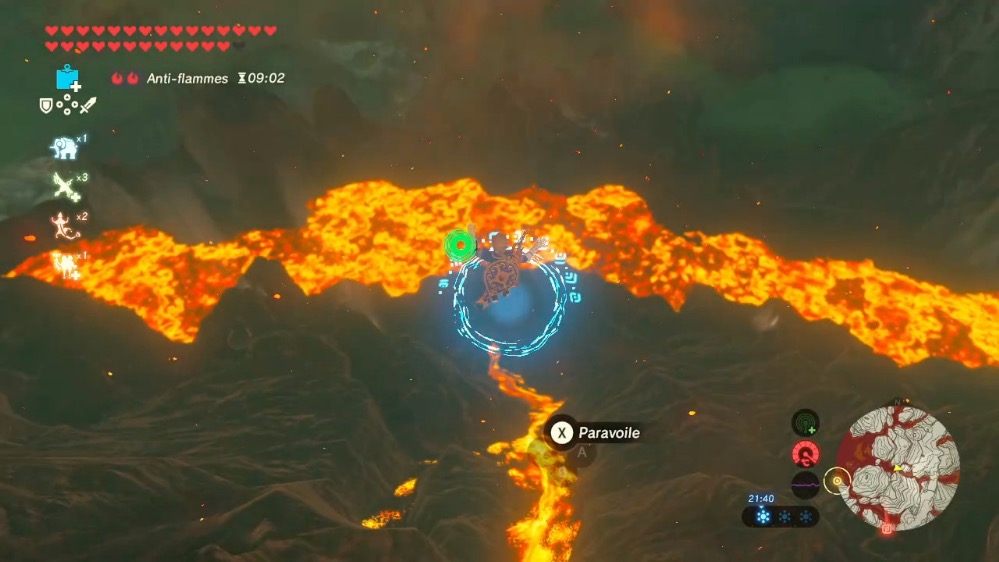The image size is (999, 562).
Task: Select the red shrine marker below the minimap
Action: tap(887, 530)
